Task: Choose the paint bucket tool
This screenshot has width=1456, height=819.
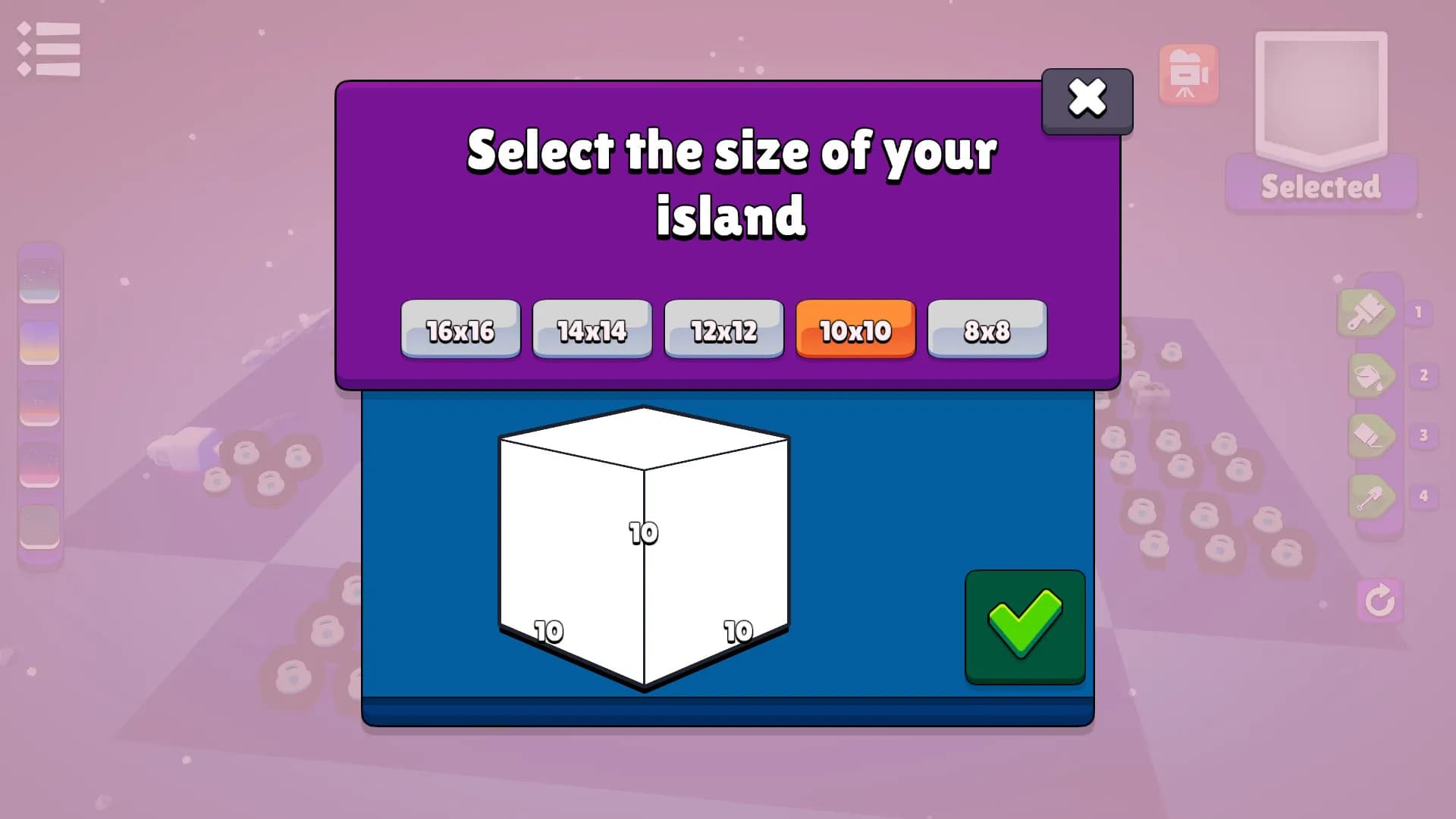Action: click(1370, 375)
